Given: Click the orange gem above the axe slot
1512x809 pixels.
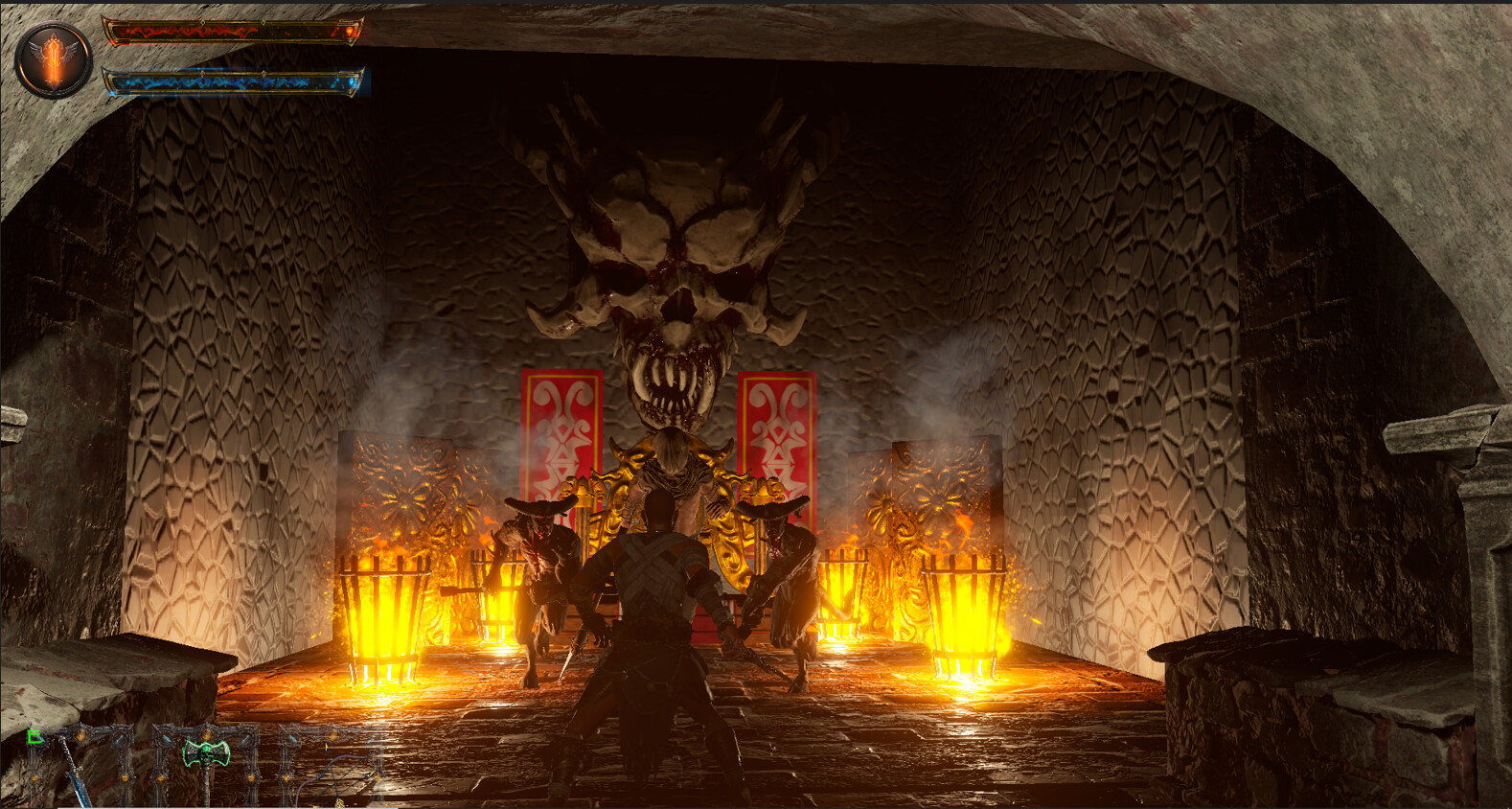Looking at the screenshot, I should point(205,733).
